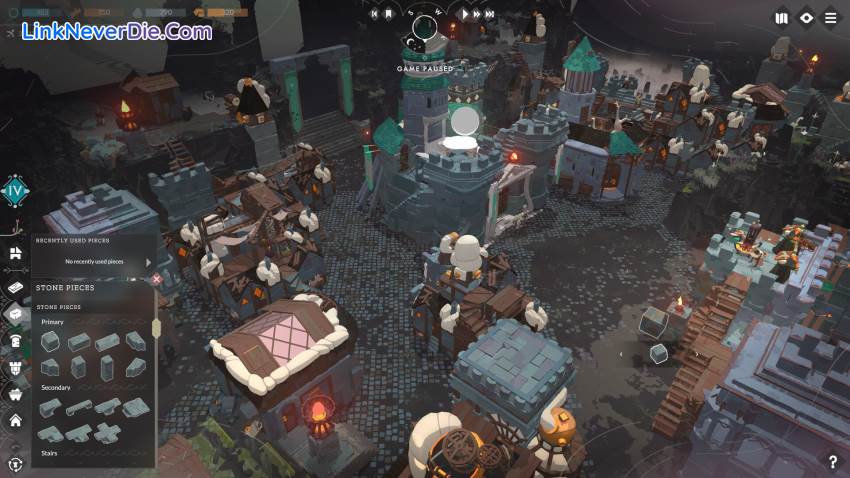Select the house icon in build sidebar
850x478 pixels.
coord(16,421)
